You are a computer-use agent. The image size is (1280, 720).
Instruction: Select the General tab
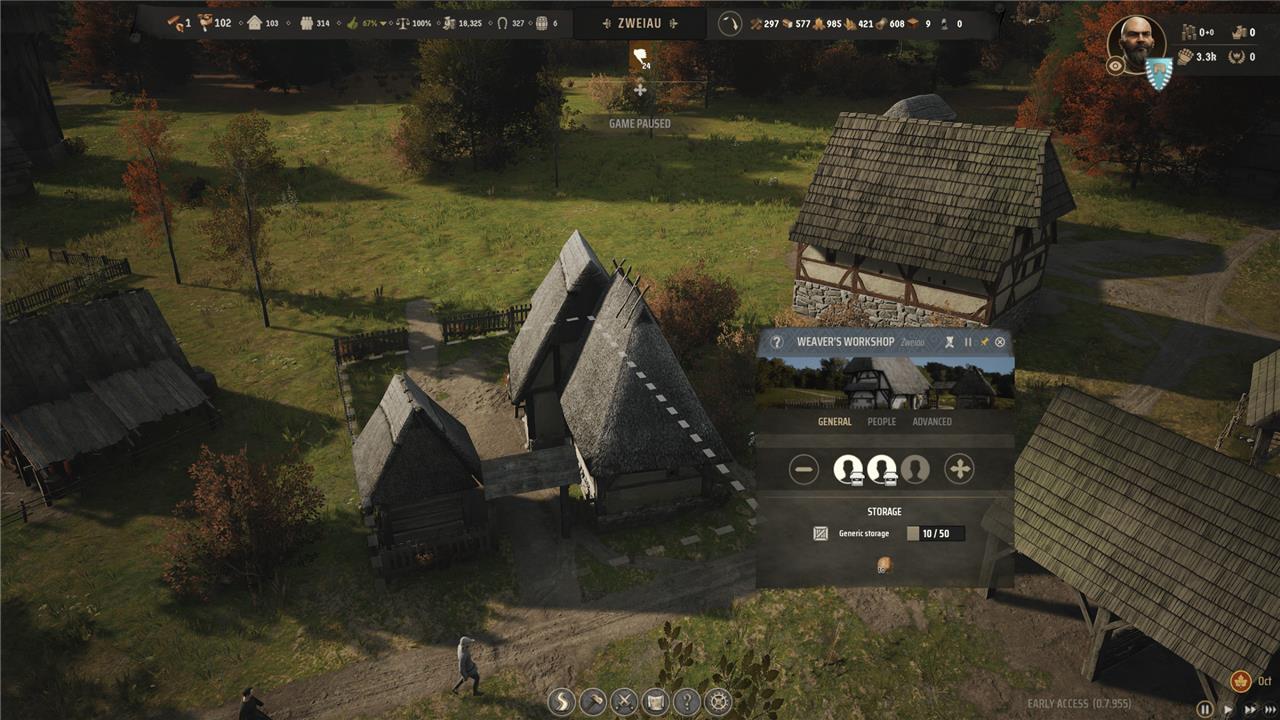pos(834,422)
